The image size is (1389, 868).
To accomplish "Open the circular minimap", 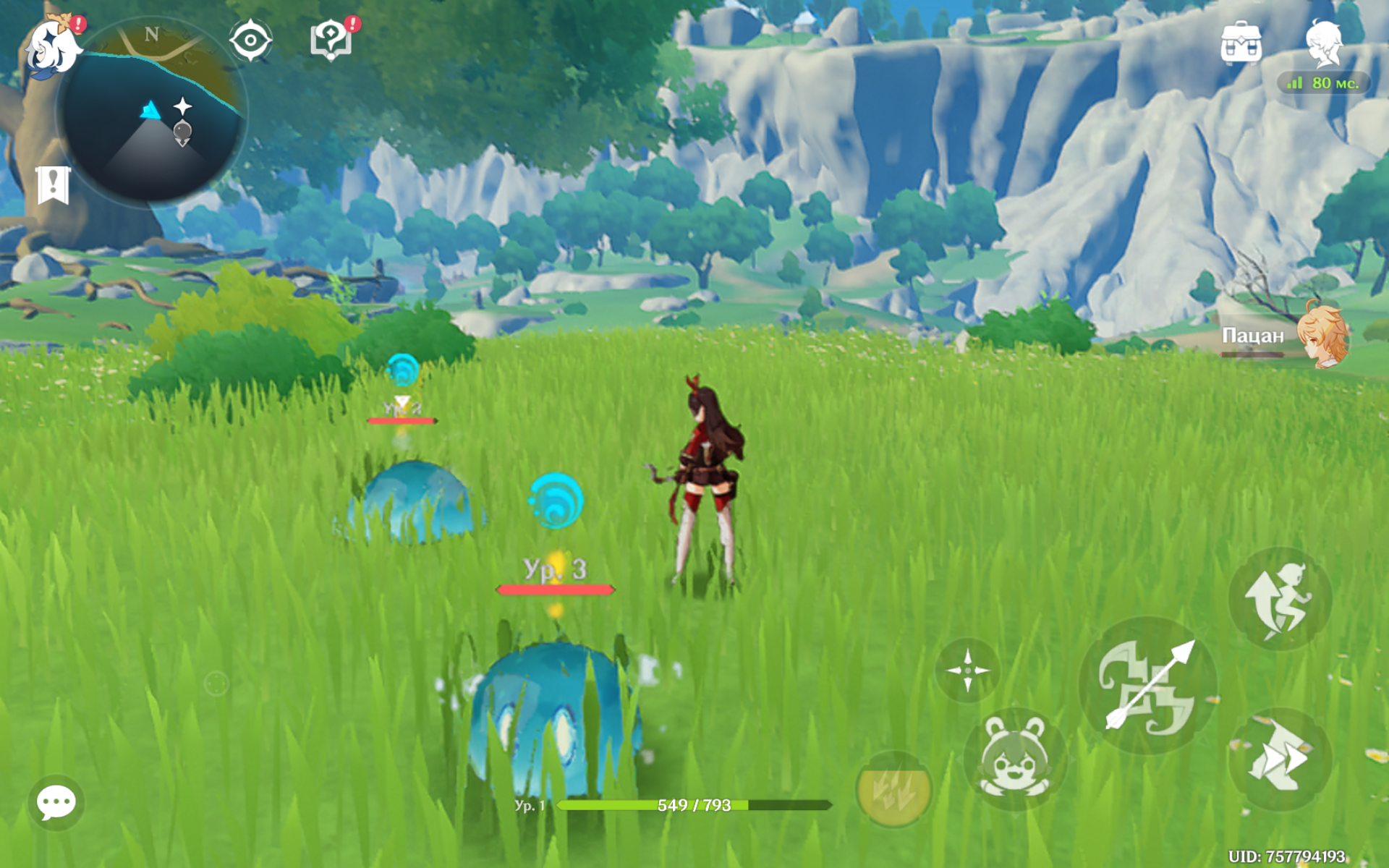I will [x=152, y=112].
